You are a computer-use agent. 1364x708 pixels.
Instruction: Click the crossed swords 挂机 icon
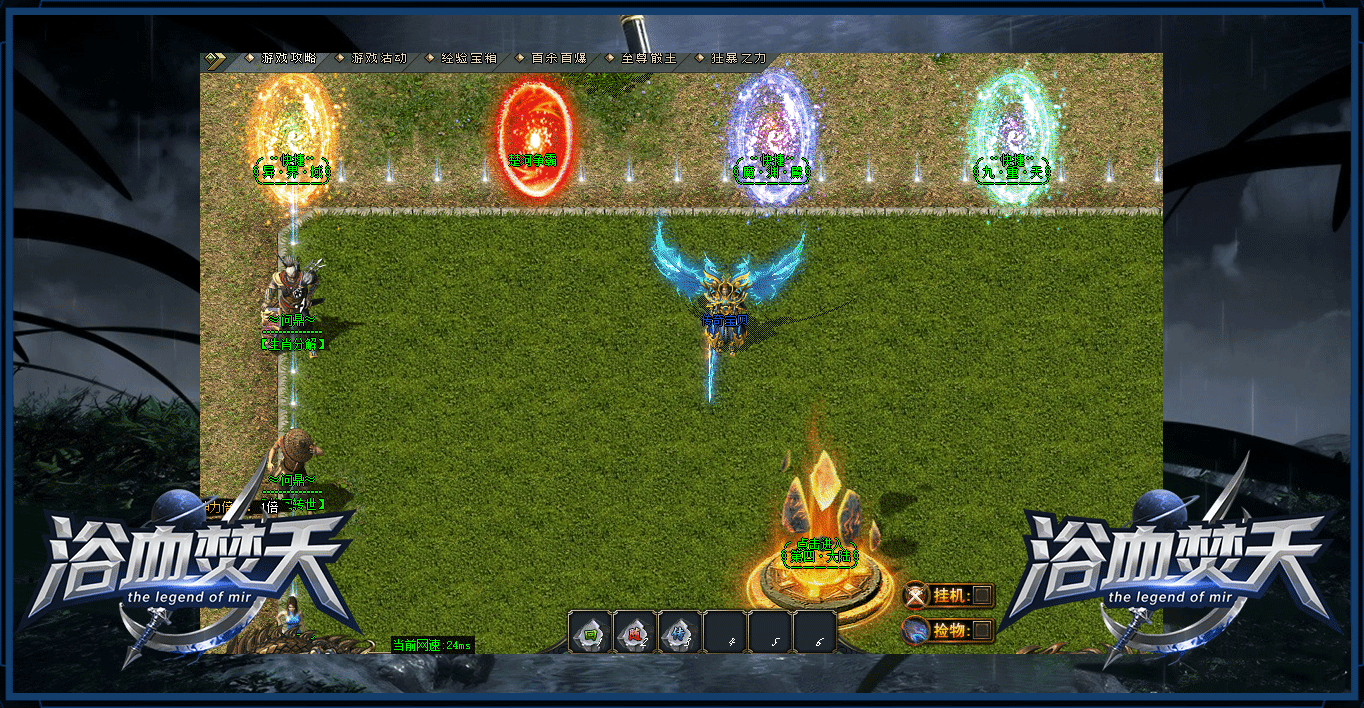916,596
